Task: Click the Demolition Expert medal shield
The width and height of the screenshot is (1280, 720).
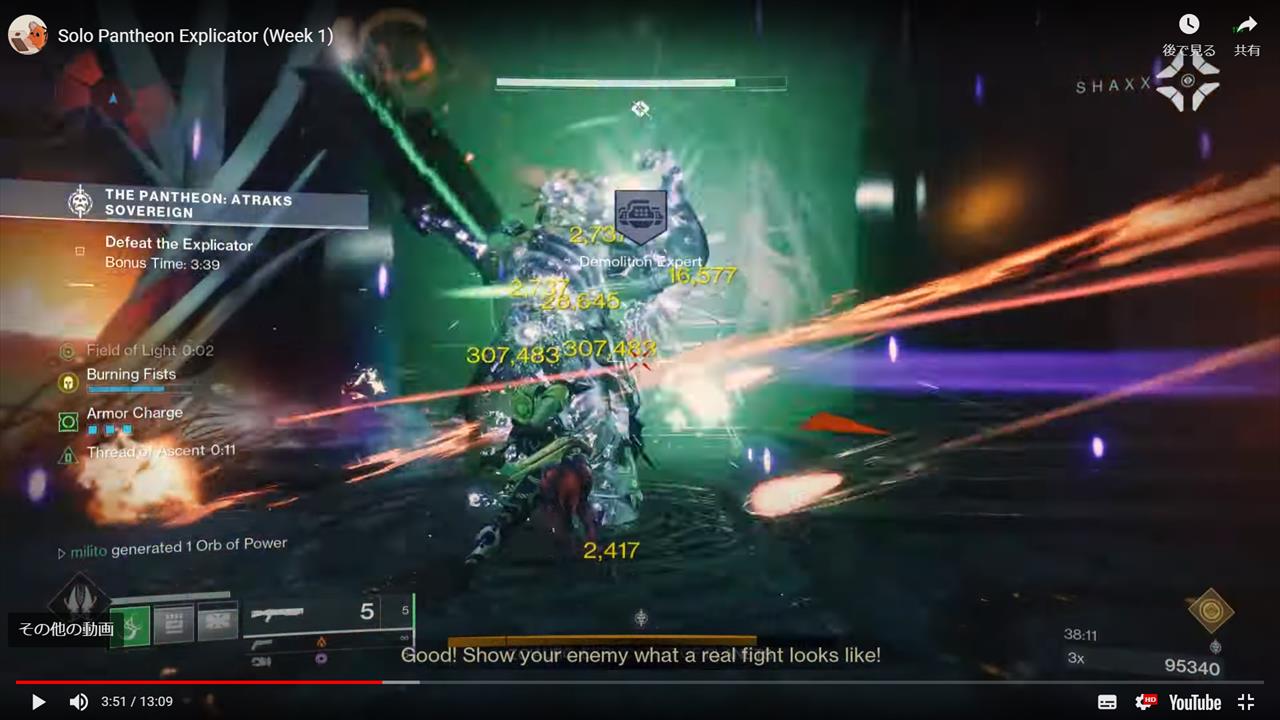Action: coord(640,217)
